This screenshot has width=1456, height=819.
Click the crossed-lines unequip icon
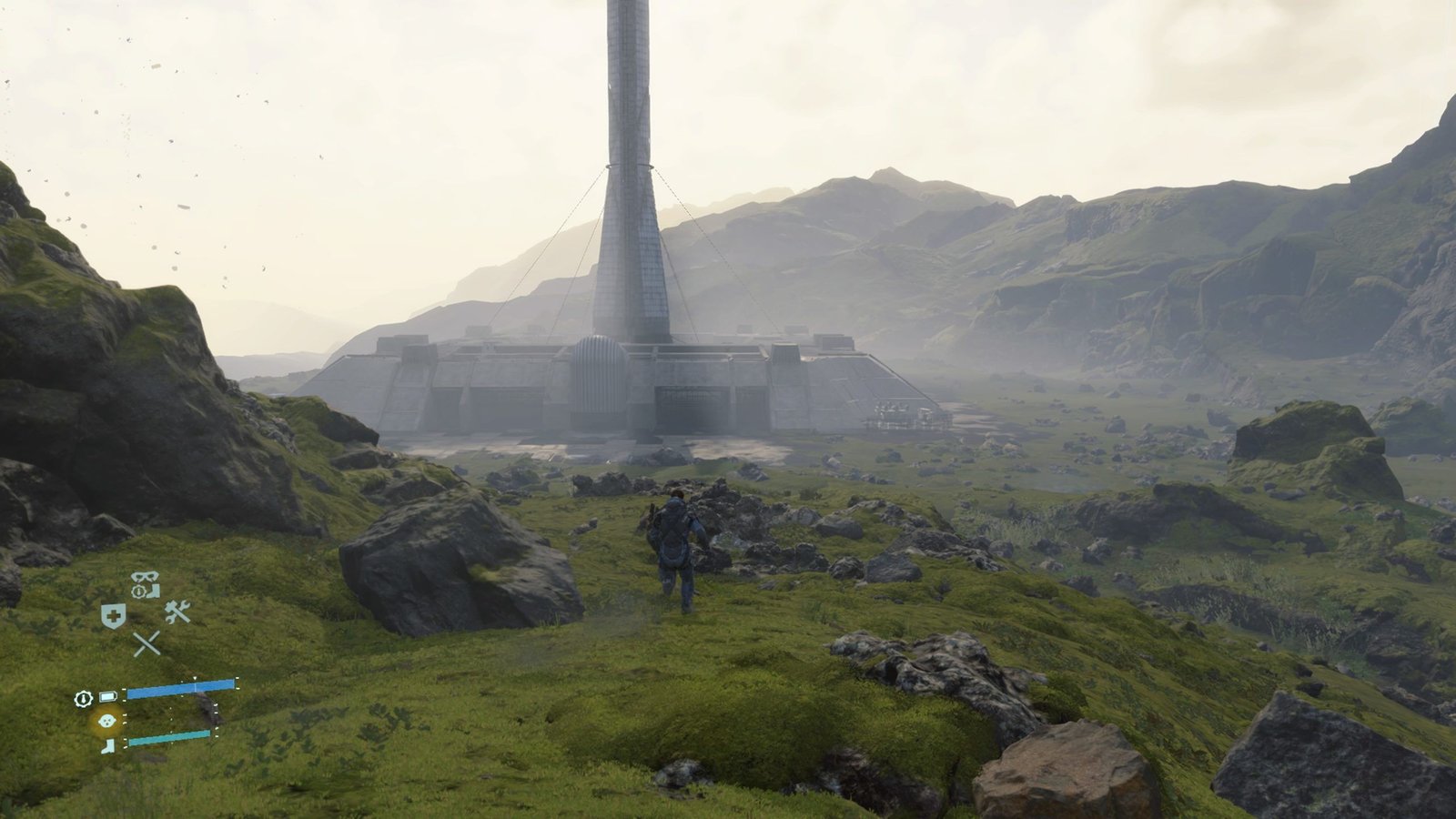pos(147,644)
